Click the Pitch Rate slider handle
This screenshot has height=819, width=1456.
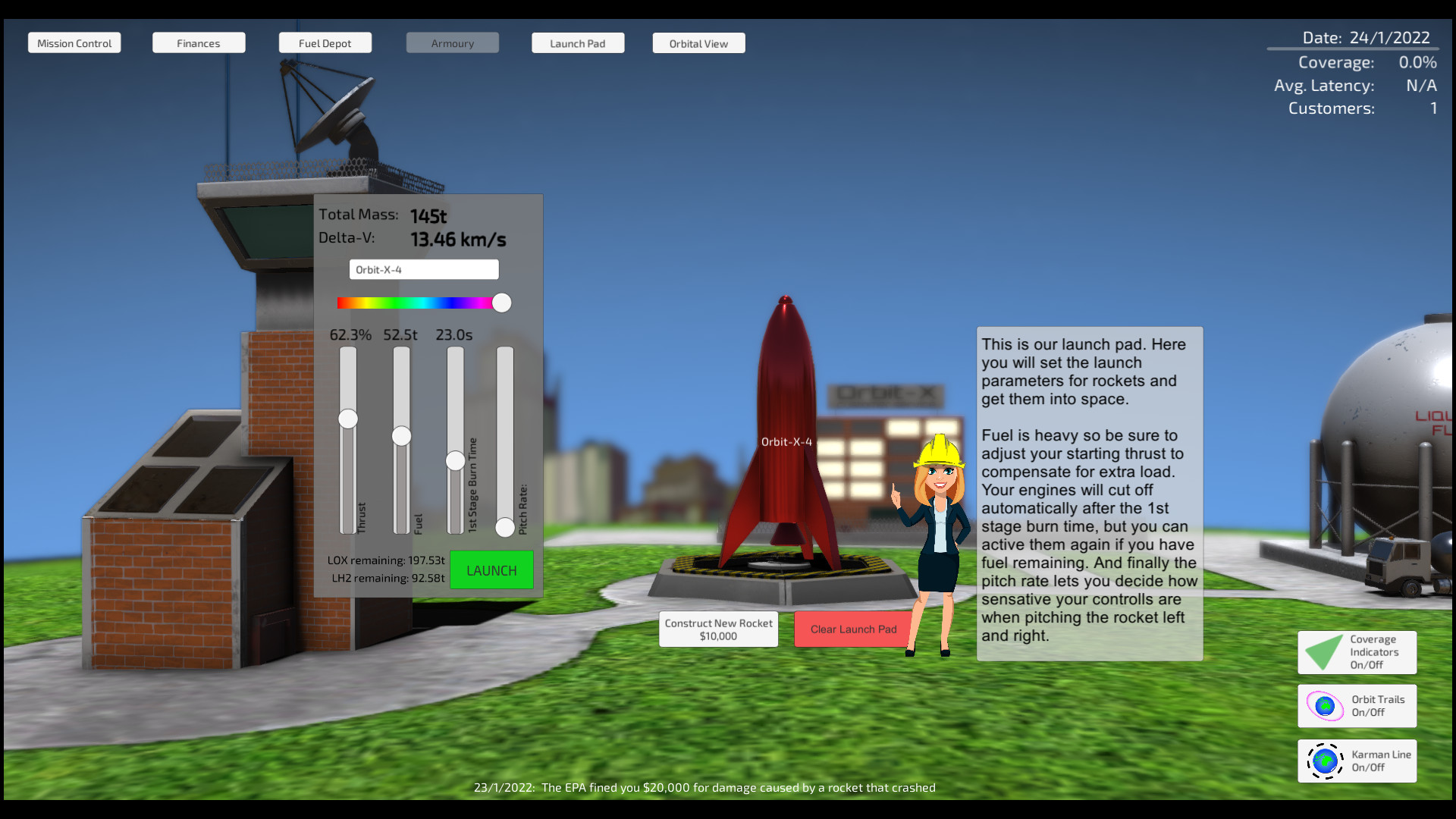click(x=504, y=528)
